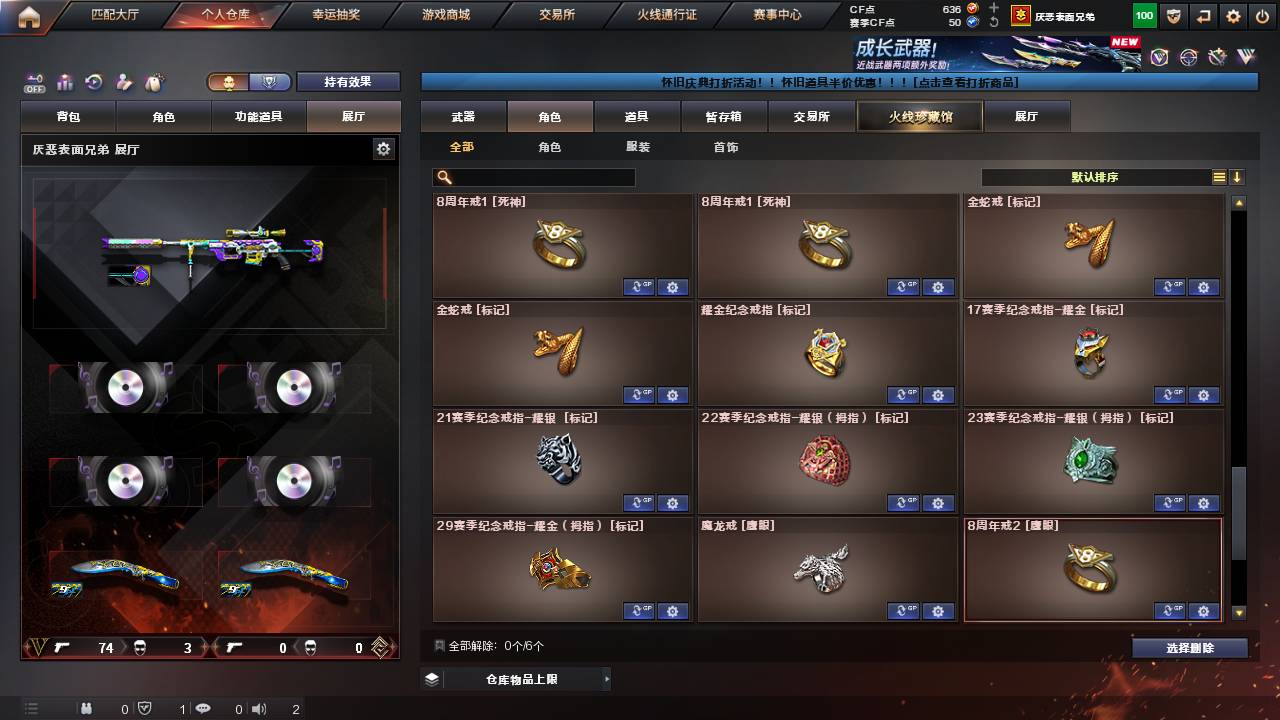Click the 选择删除 delete selection button
Viewport: 1280px width, 720px height.
(x=1188, y=648)
